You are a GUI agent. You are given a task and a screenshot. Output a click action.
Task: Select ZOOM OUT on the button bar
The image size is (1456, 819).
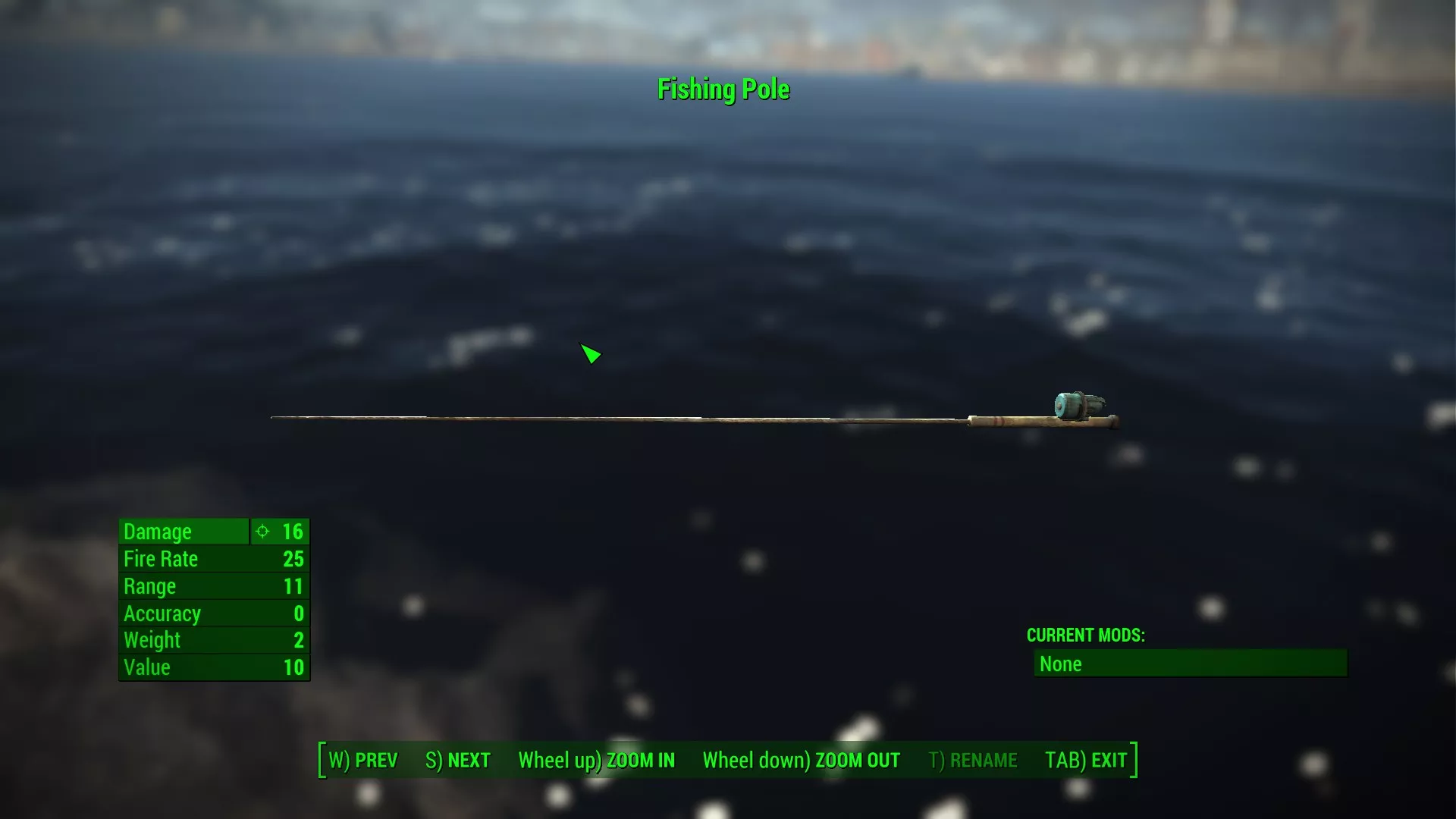point(801,760)
